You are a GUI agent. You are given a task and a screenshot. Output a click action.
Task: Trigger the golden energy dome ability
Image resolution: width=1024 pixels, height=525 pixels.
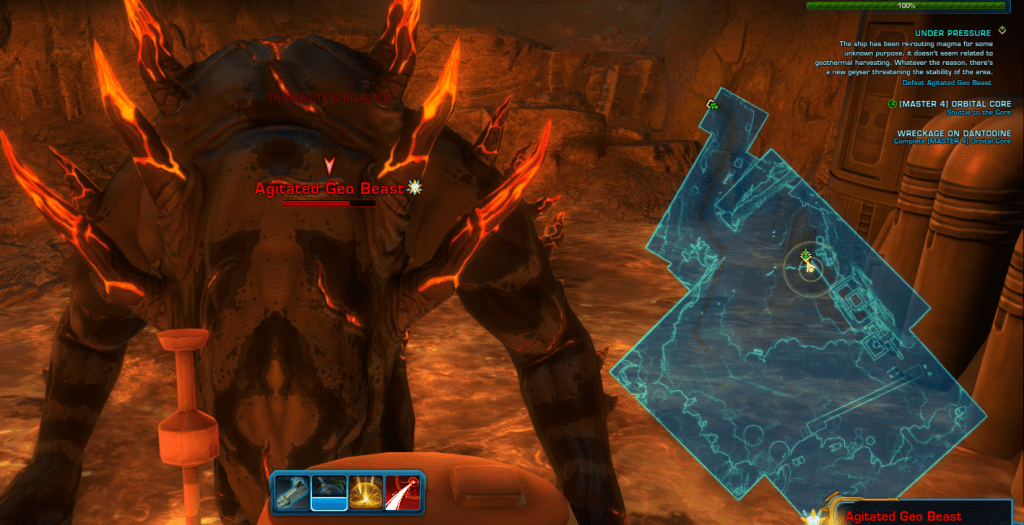tap(367, 491)
